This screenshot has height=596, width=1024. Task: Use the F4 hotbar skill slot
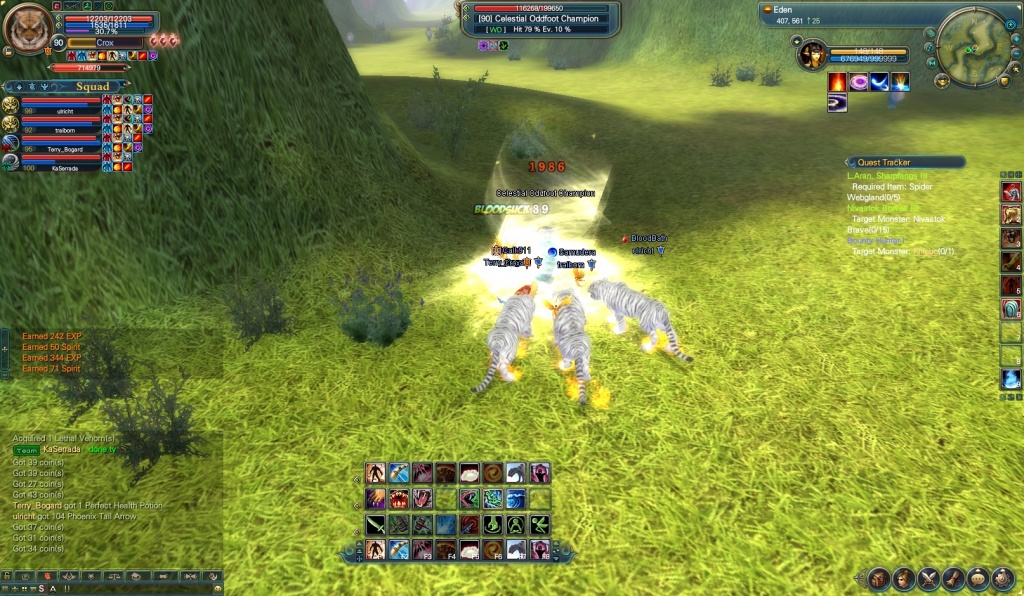point(445,549)
